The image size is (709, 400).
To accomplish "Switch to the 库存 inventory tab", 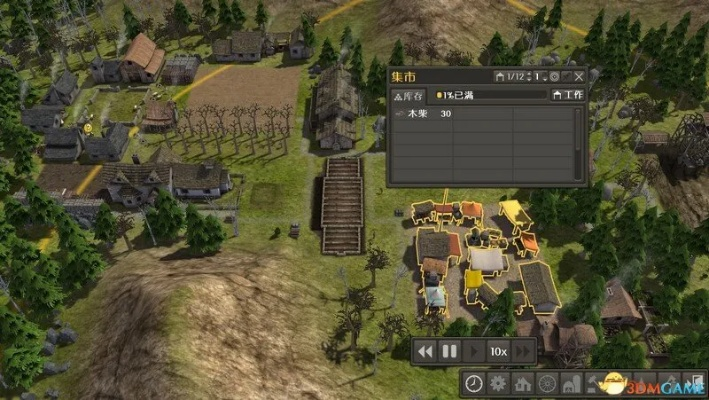I will 407,95.
